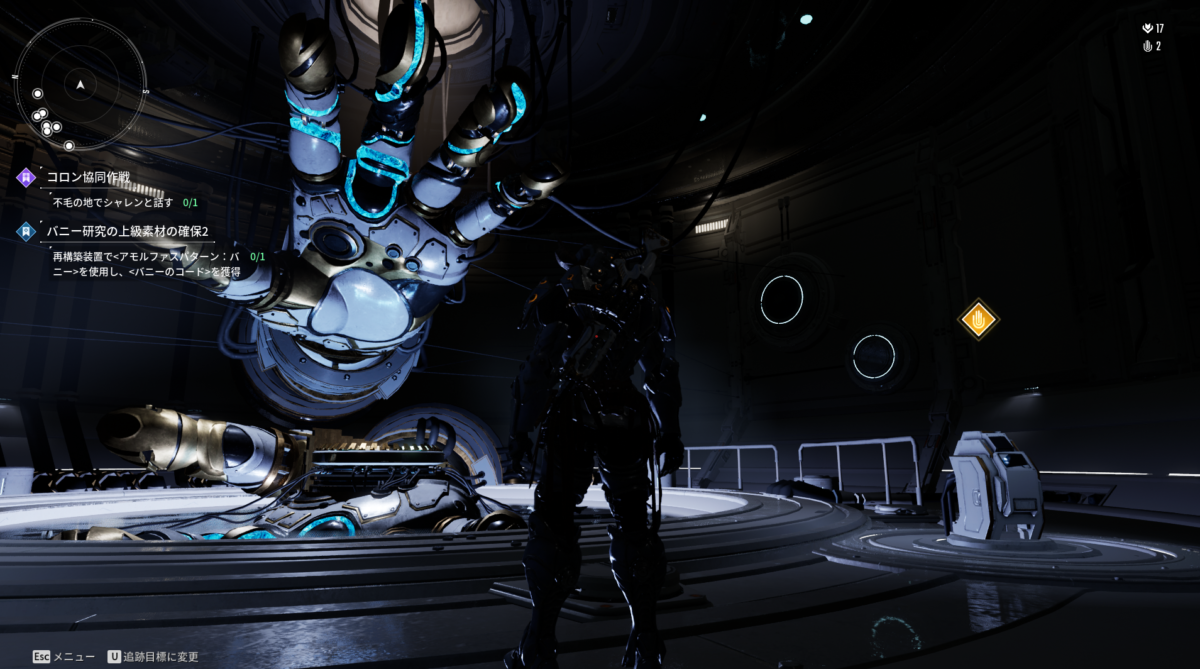
Task: Open the circular minimap
Action: pyautogui.click(x=81, y=84)
